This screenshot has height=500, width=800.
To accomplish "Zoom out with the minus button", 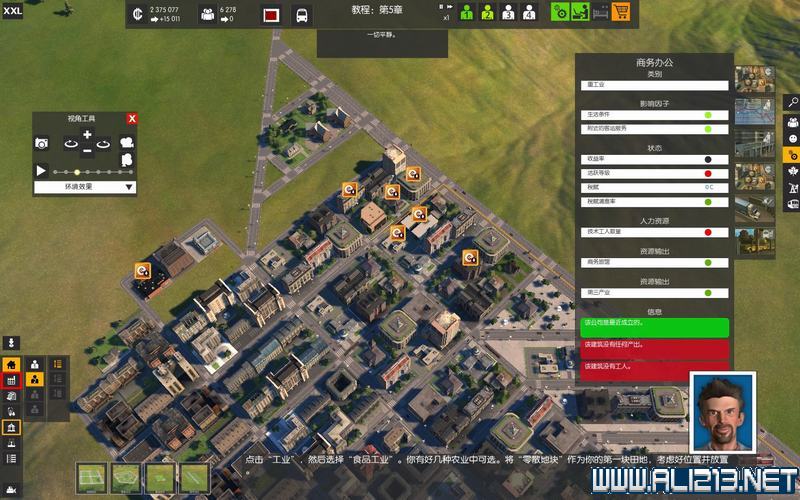I will point(87,150).
